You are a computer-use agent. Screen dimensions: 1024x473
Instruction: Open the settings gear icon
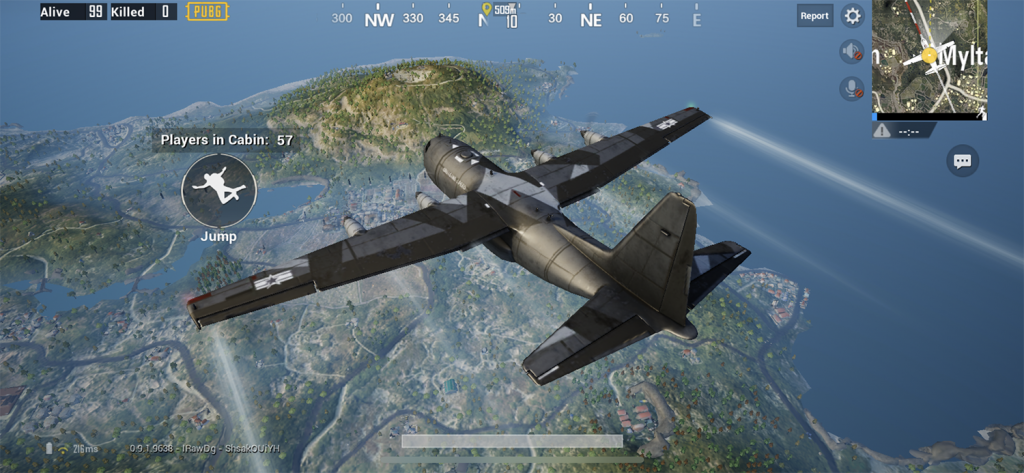pyautogui.click(x=852, y=15)
